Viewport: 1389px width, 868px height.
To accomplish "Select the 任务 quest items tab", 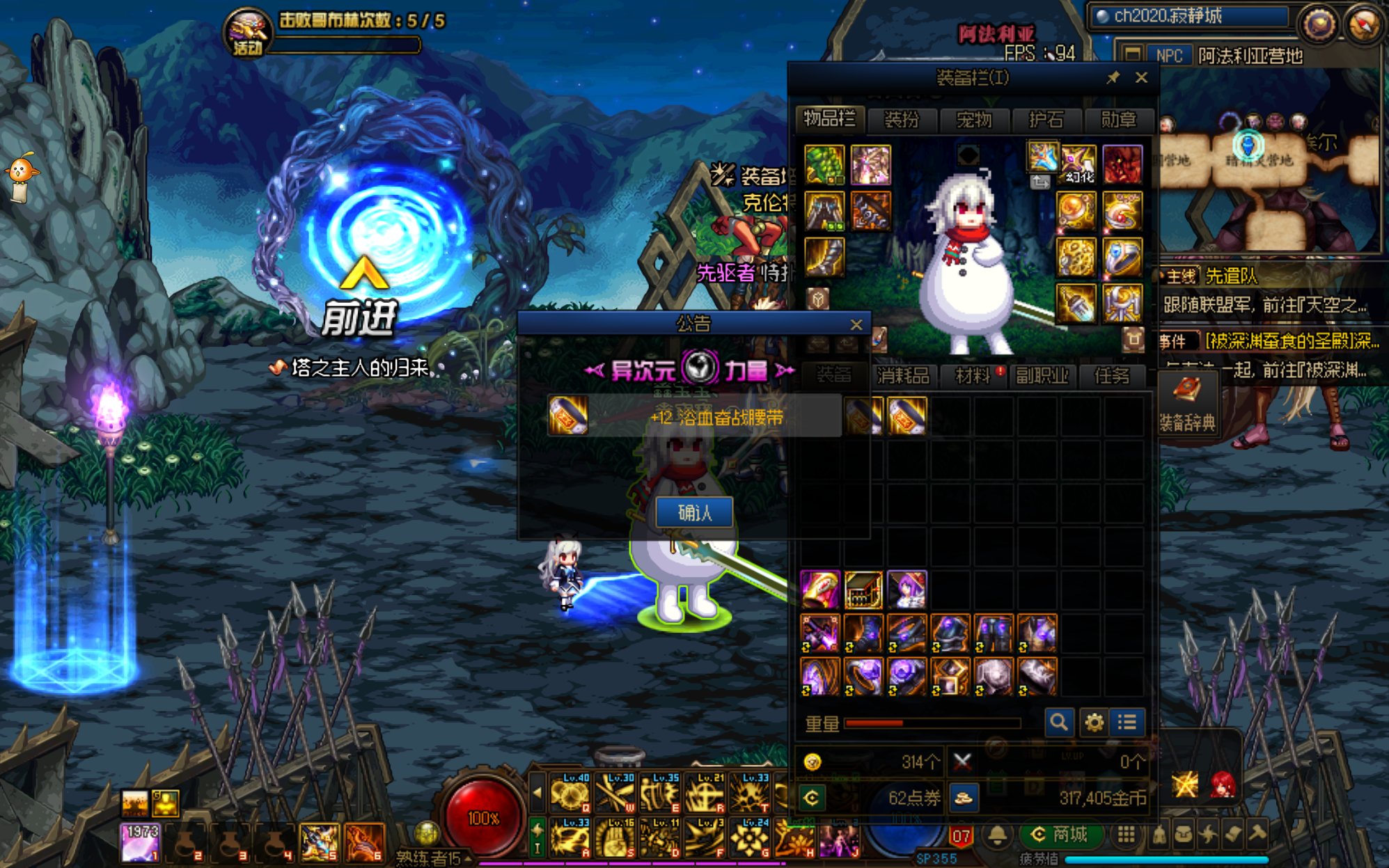I will 1111,376.
